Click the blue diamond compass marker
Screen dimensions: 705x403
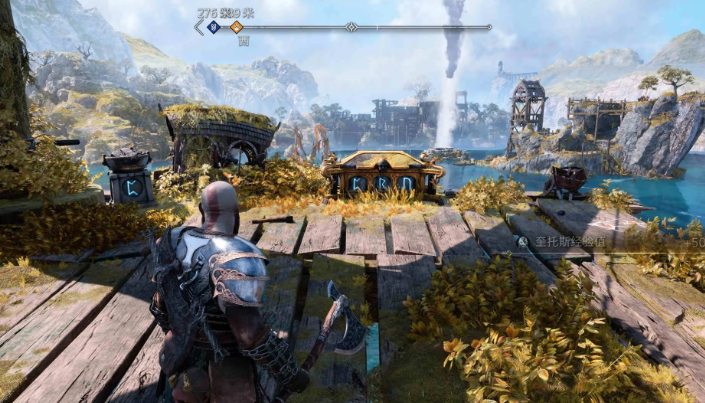tap(213, 27)
